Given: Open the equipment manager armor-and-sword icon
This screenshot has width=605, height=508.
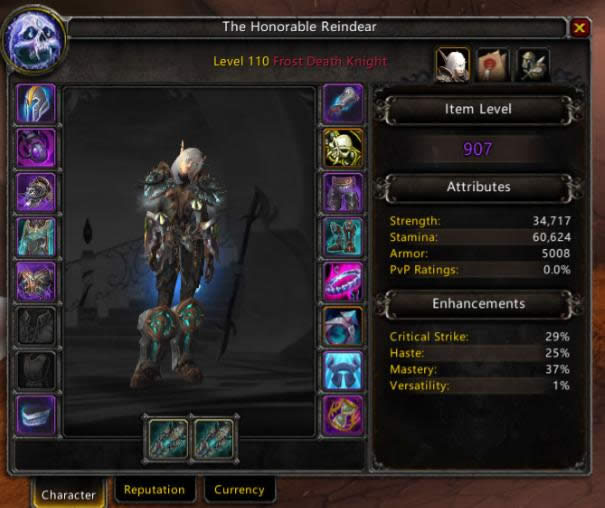Looking at the screenshot, I should click(x=531, y=66).
